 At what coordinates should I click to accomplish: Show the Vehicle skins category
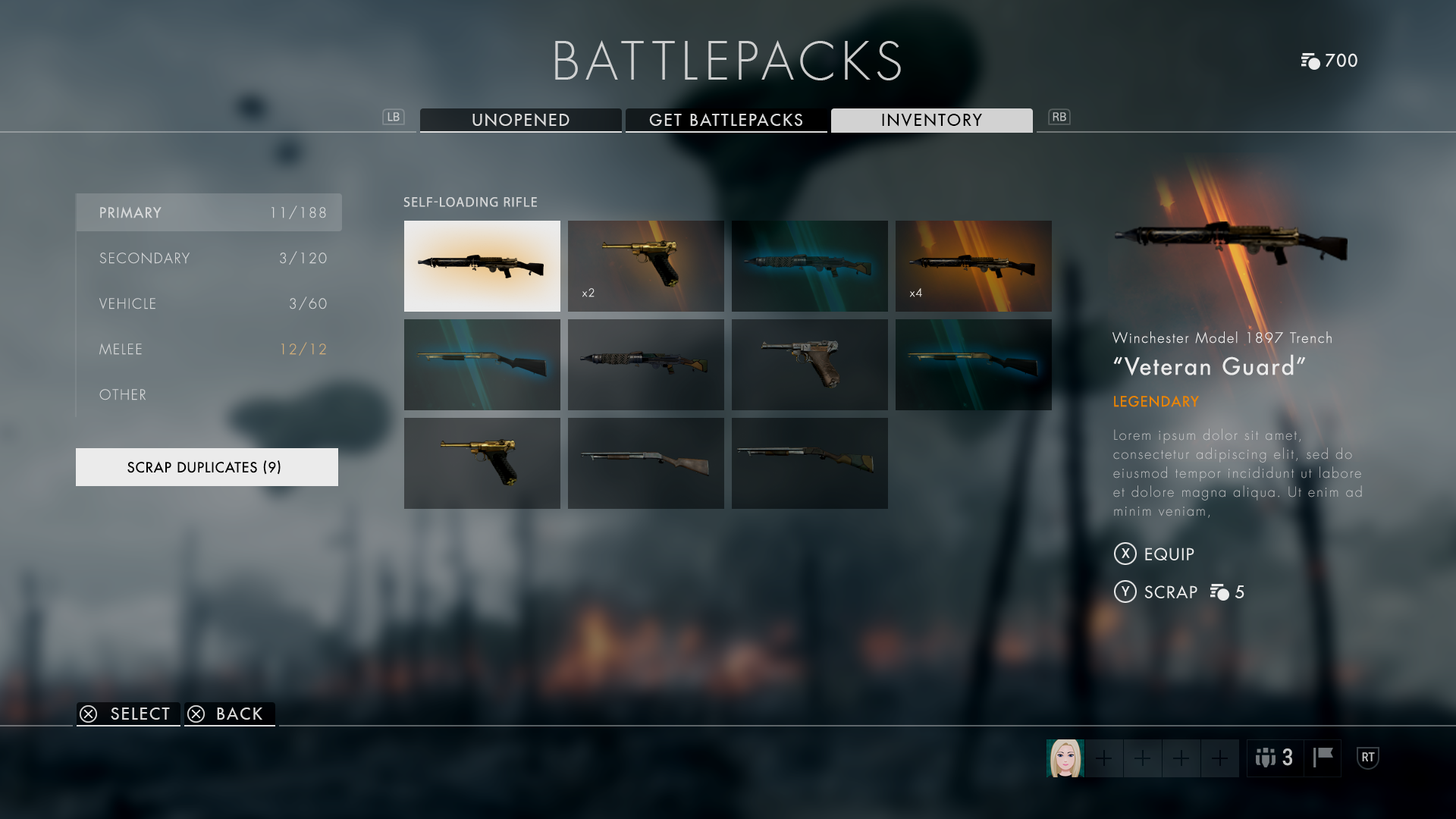click(209, 303)
